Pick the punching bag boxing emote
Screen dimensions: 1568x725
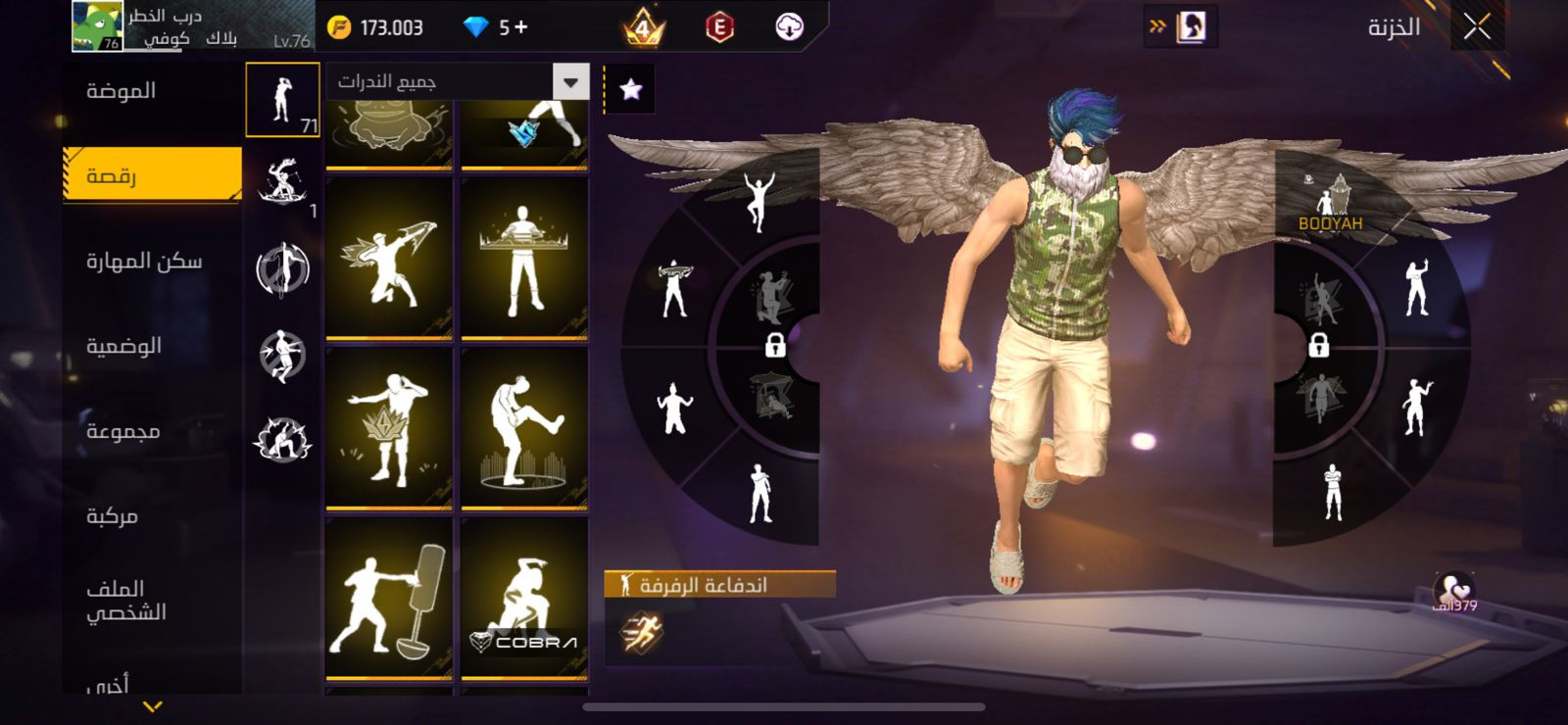[389, 598]
